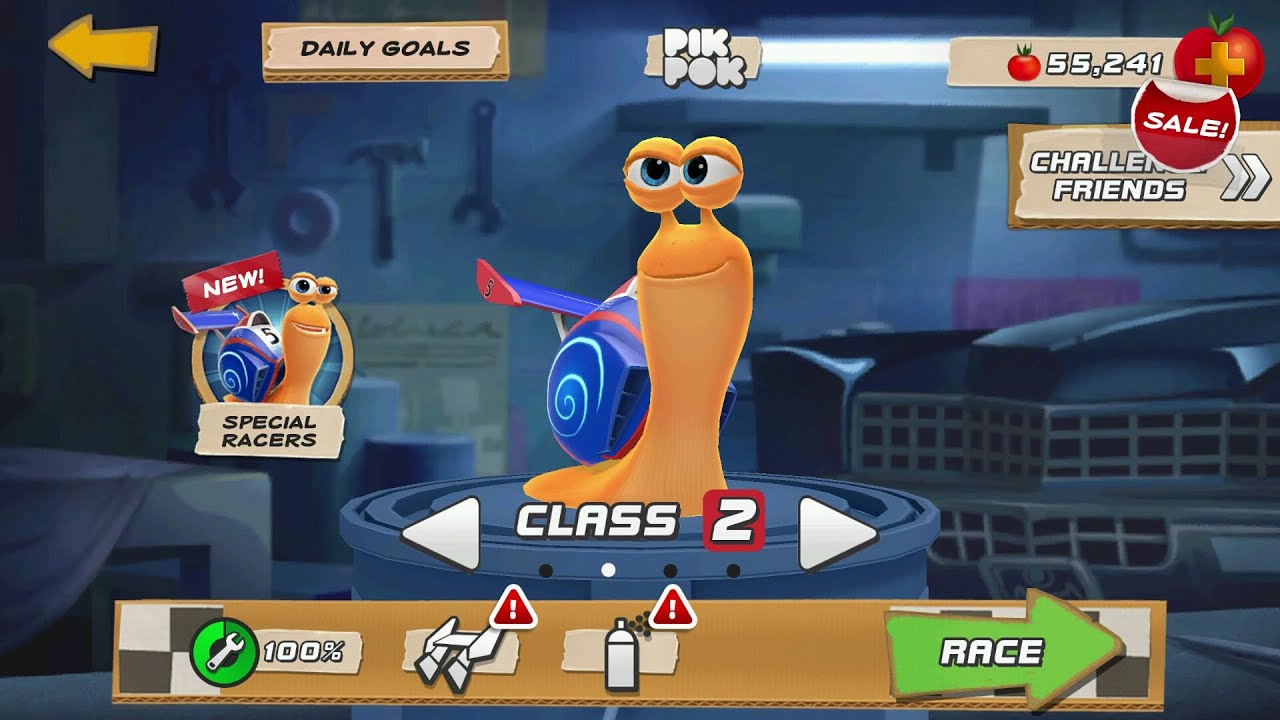This screenshot has width=1280, height=720.
Task: Tap the PikPok logo
Action: [704, 57]
